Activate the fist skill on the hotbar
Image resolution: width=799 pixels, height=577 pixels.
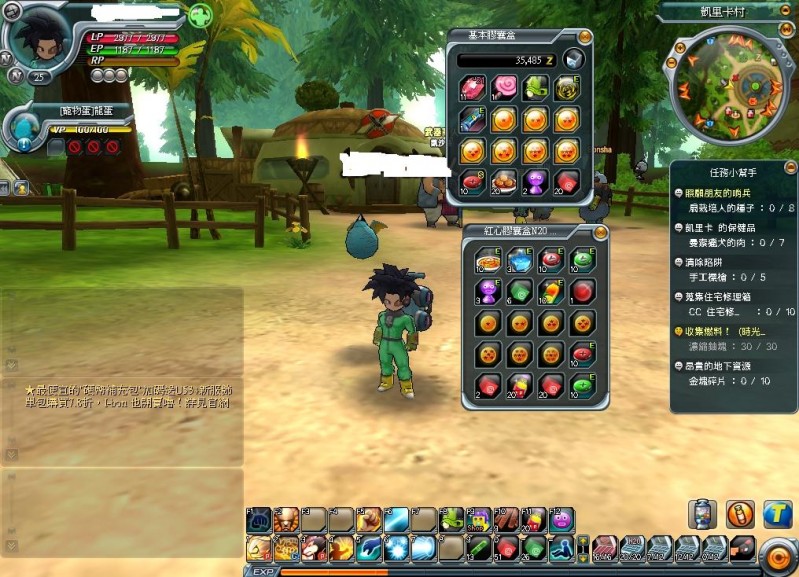(258, 519)
